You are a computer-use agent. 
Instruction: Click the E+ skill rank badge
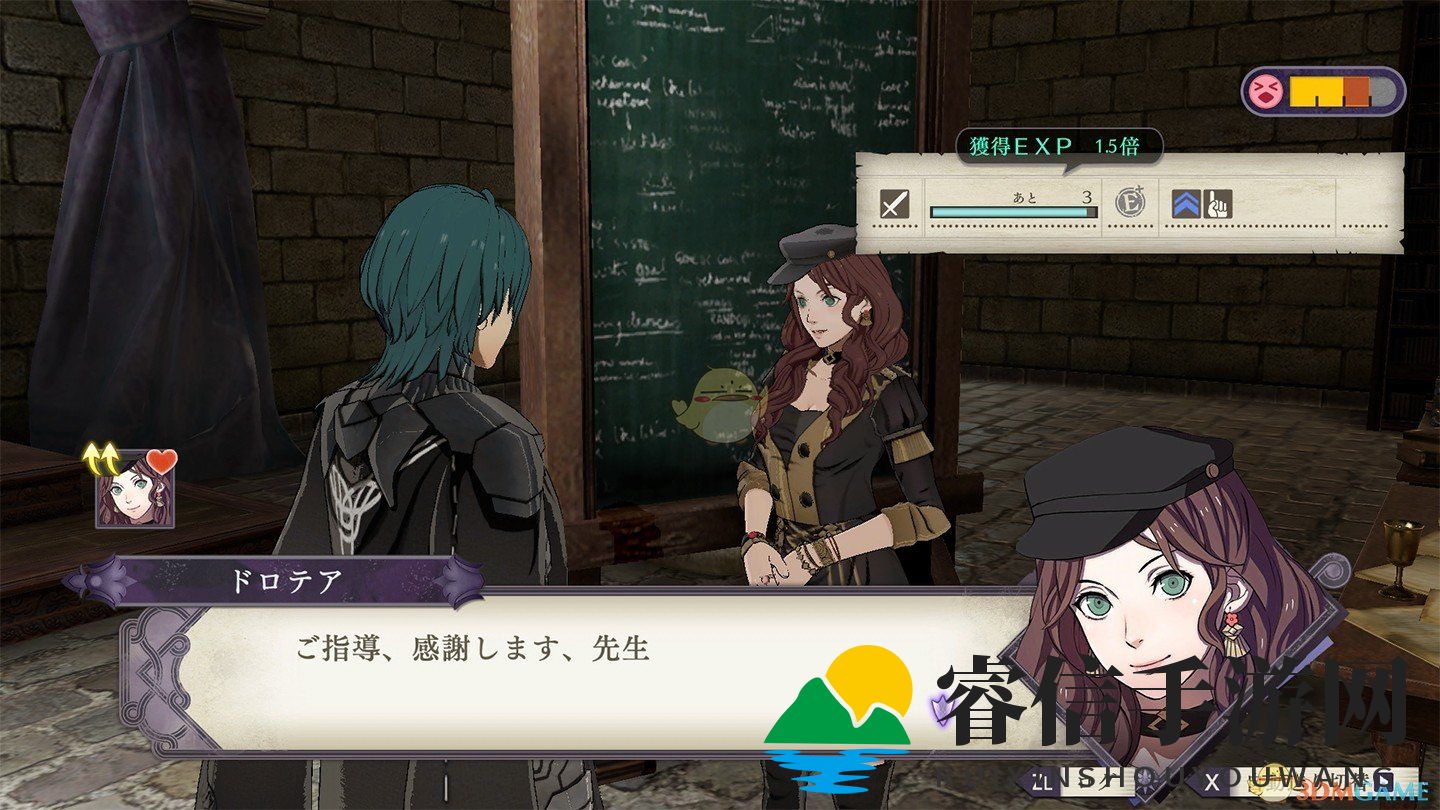(x=1131, y=204)
